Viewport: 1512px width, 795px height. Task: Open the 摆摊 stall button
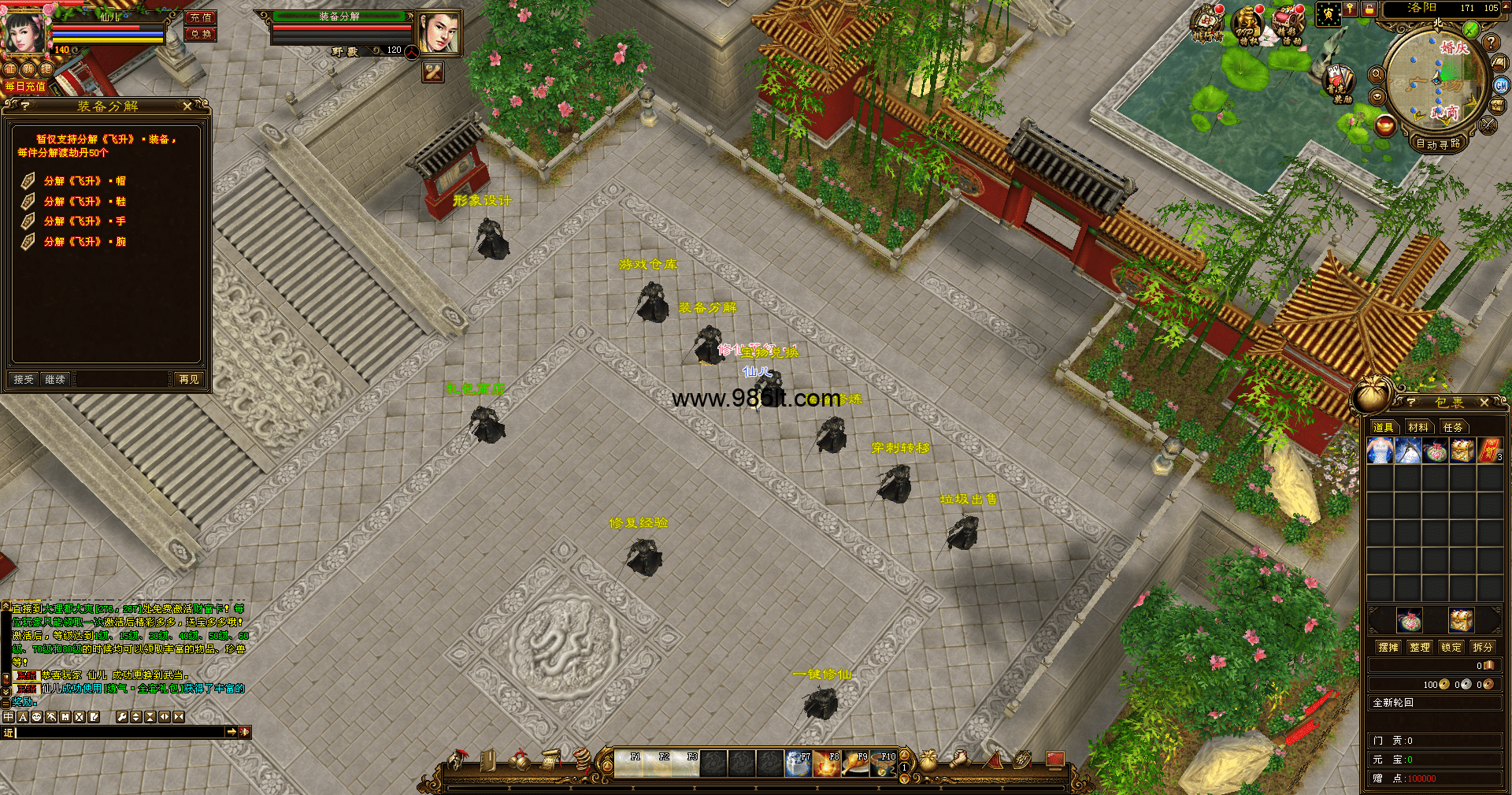pos(1388,647)
